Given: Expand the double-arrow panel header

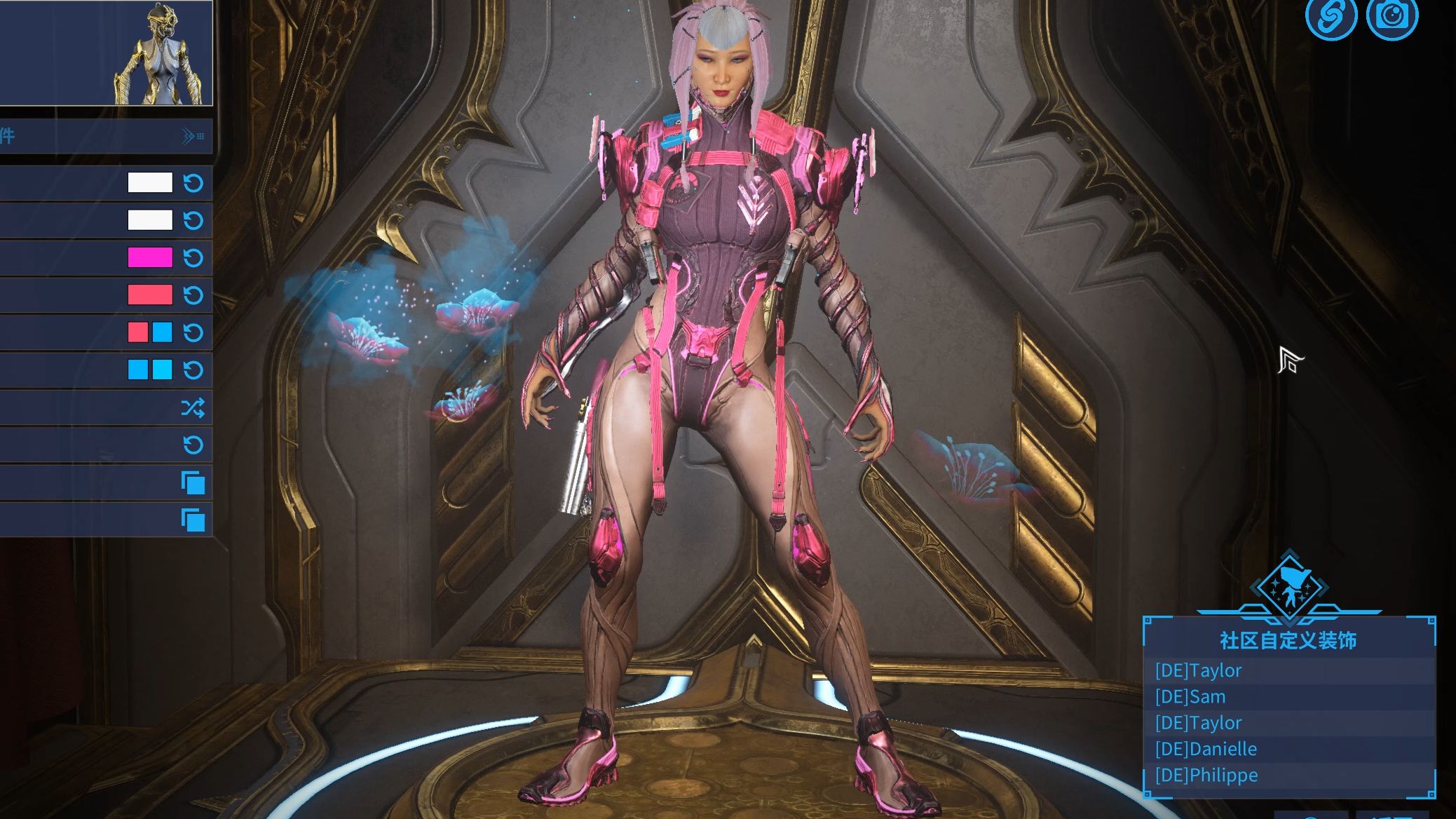Looking at the screenshot, I should [192, 136].
